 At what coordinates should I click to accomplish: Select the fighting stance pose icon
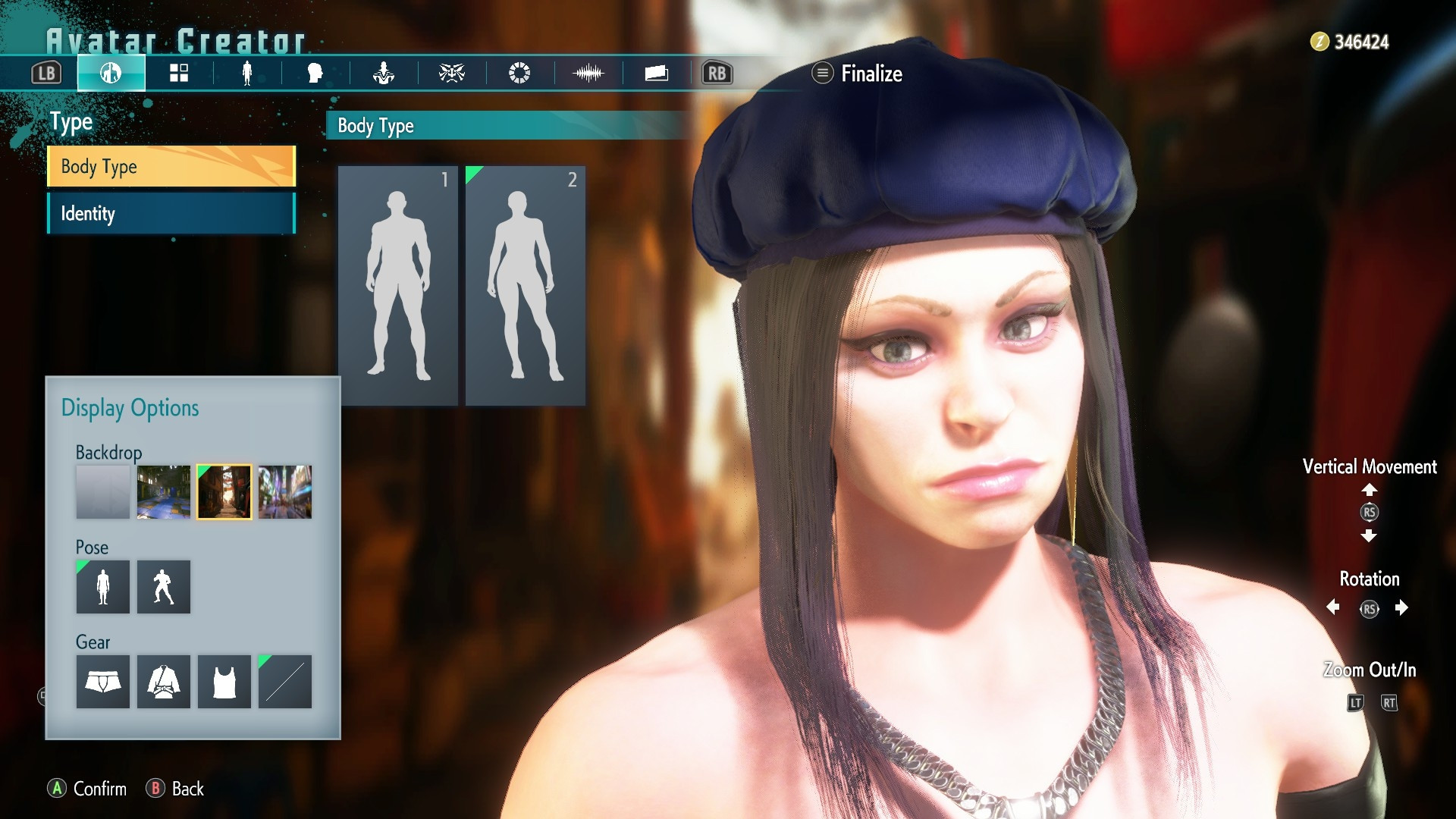click(x=163, y=587)
